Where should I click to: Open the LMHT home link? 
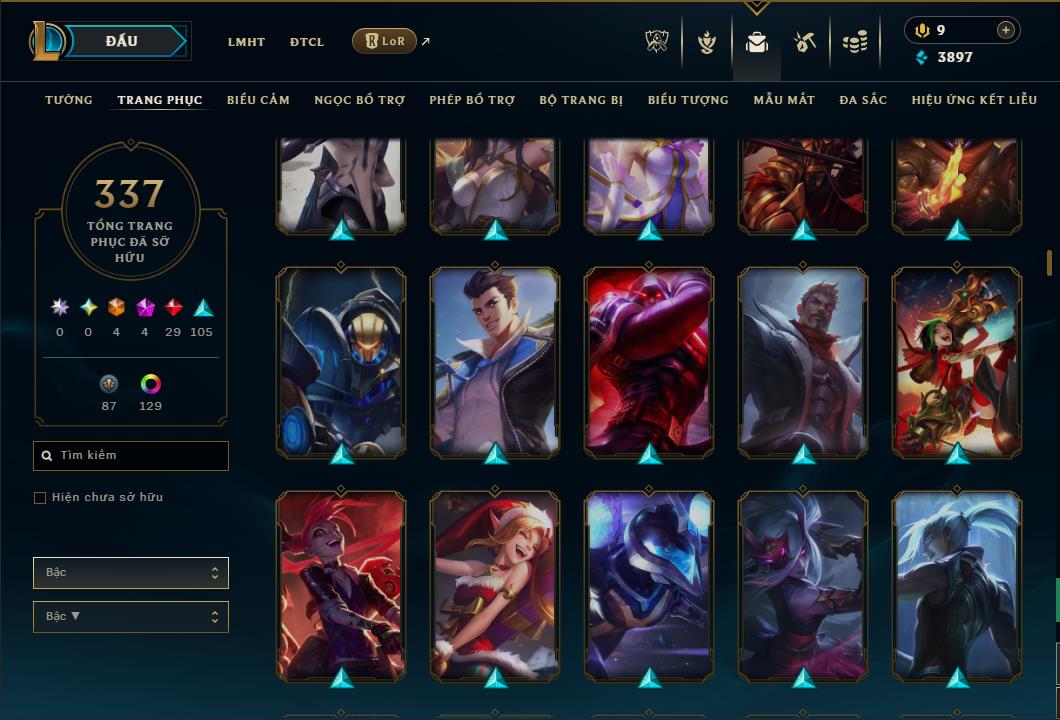pyautogui.click(x=246, y=42)
